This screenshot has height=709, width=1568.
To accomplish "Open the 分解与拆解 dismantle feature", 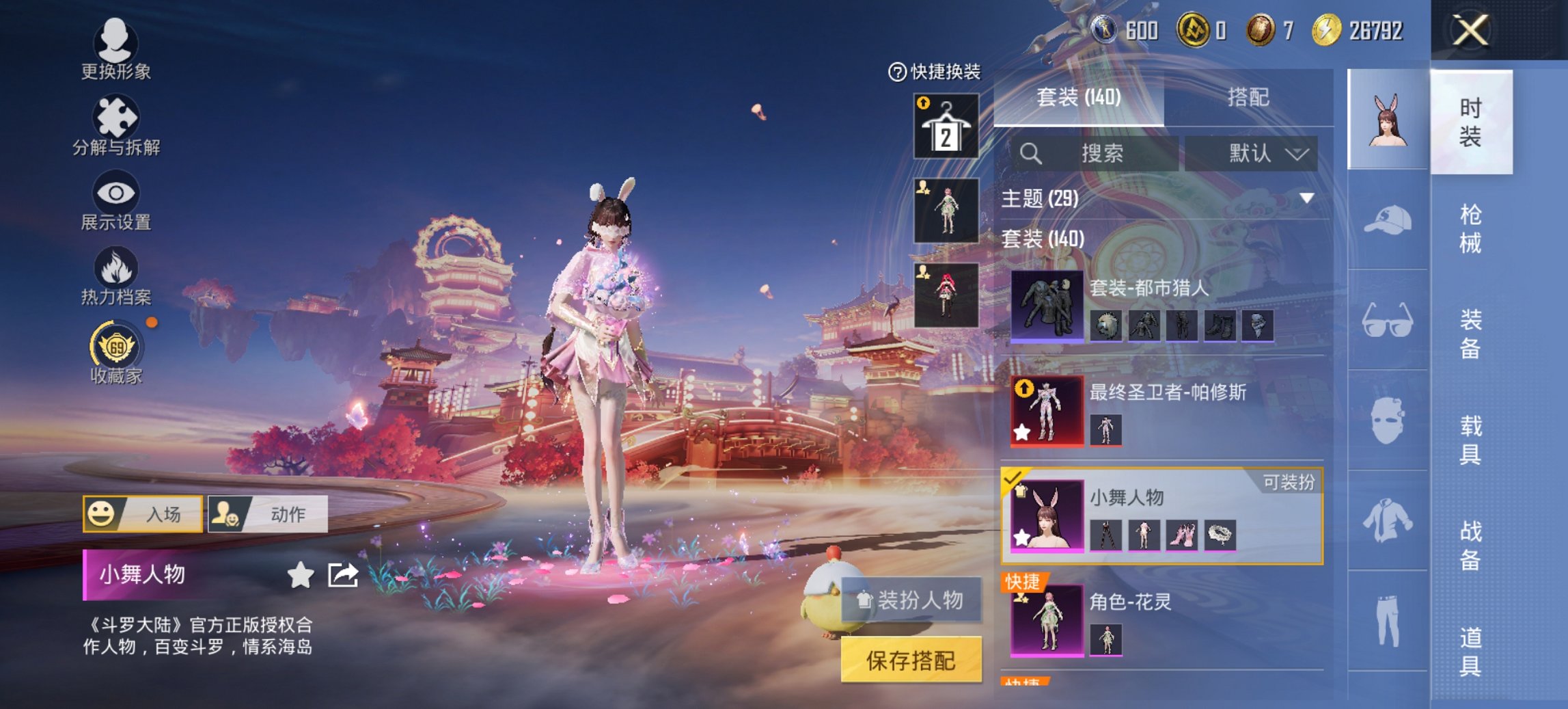I will (116, 126).
